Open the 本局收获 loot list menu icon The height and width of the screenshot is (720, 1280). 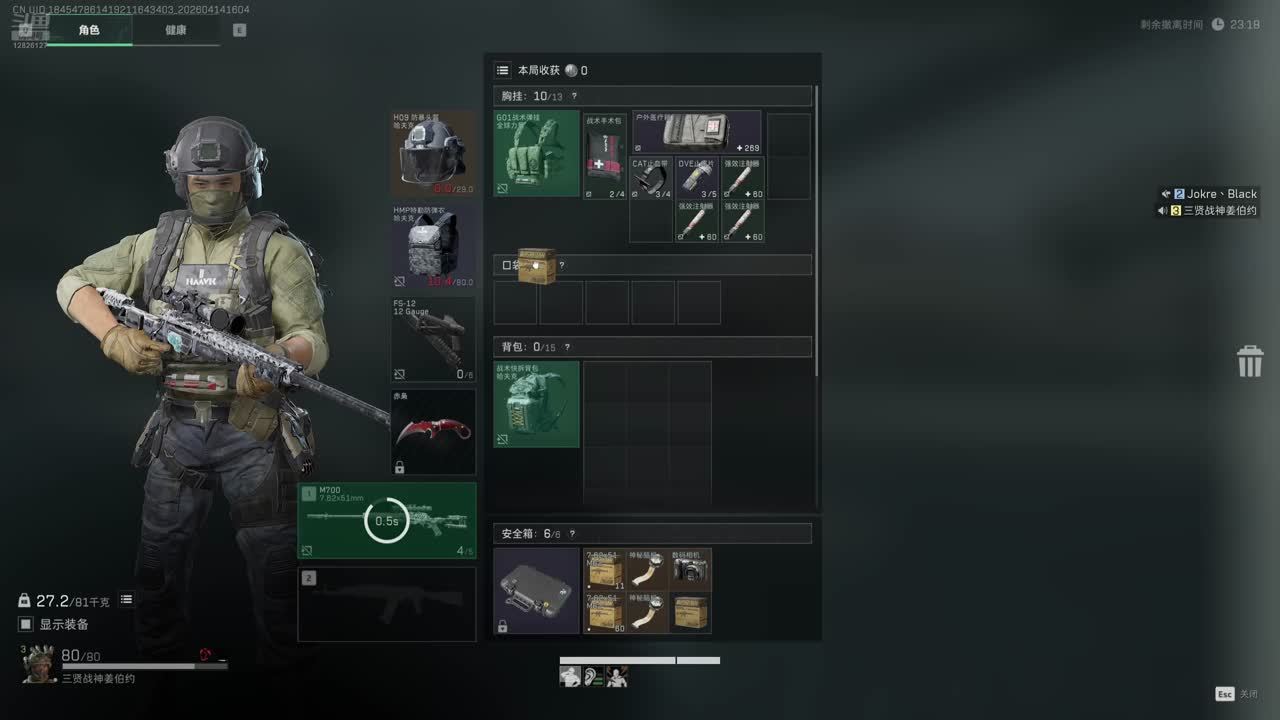(503, 70)
